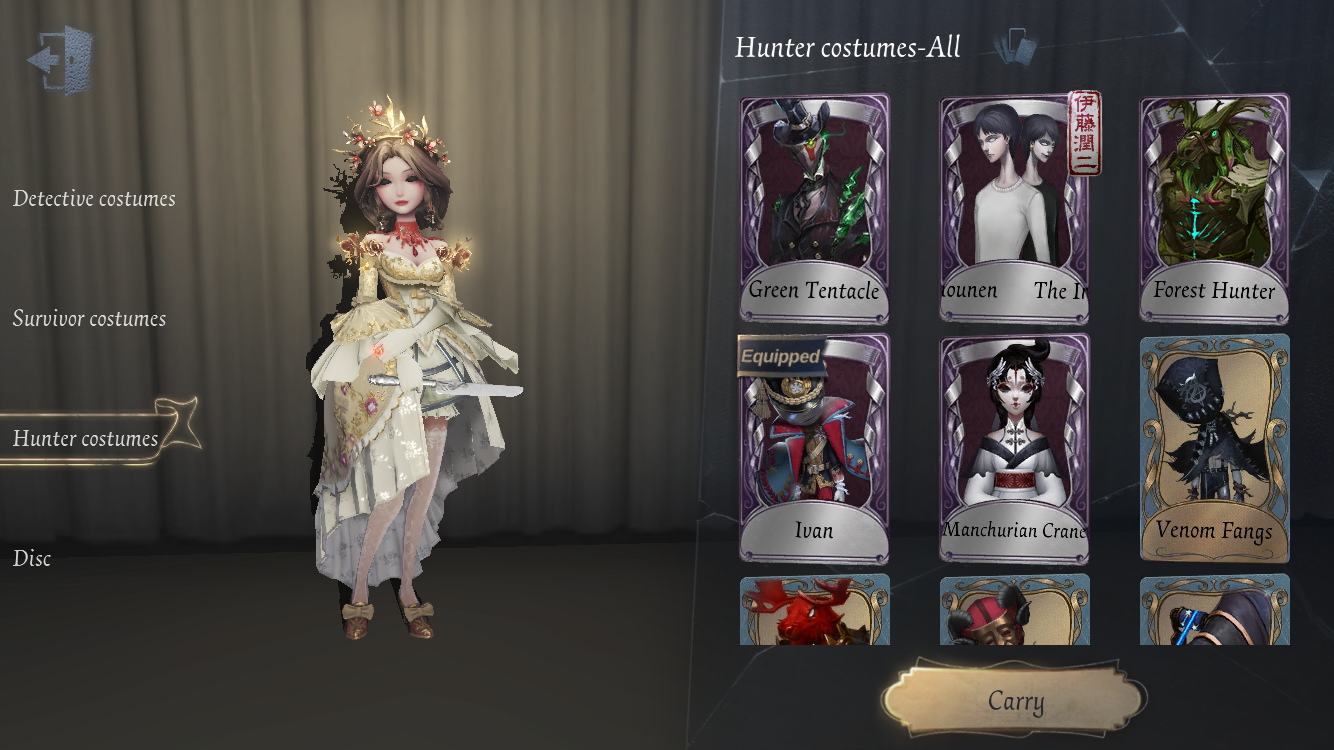Pick the red moose costume card
The width and height of the screenshot is (1334, 750).
814,610
